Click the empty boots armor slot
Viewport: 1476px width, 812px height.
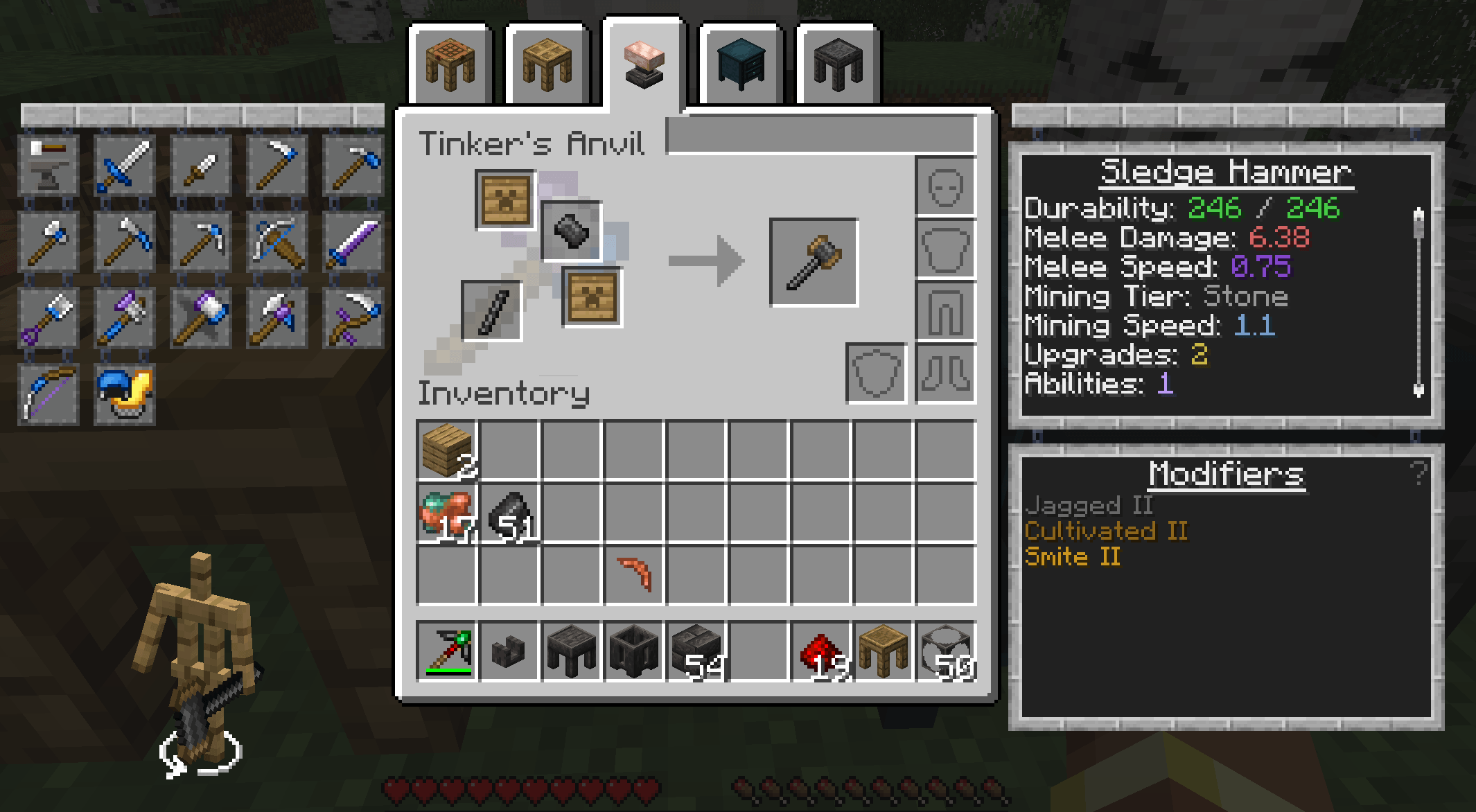pos(945,373)
